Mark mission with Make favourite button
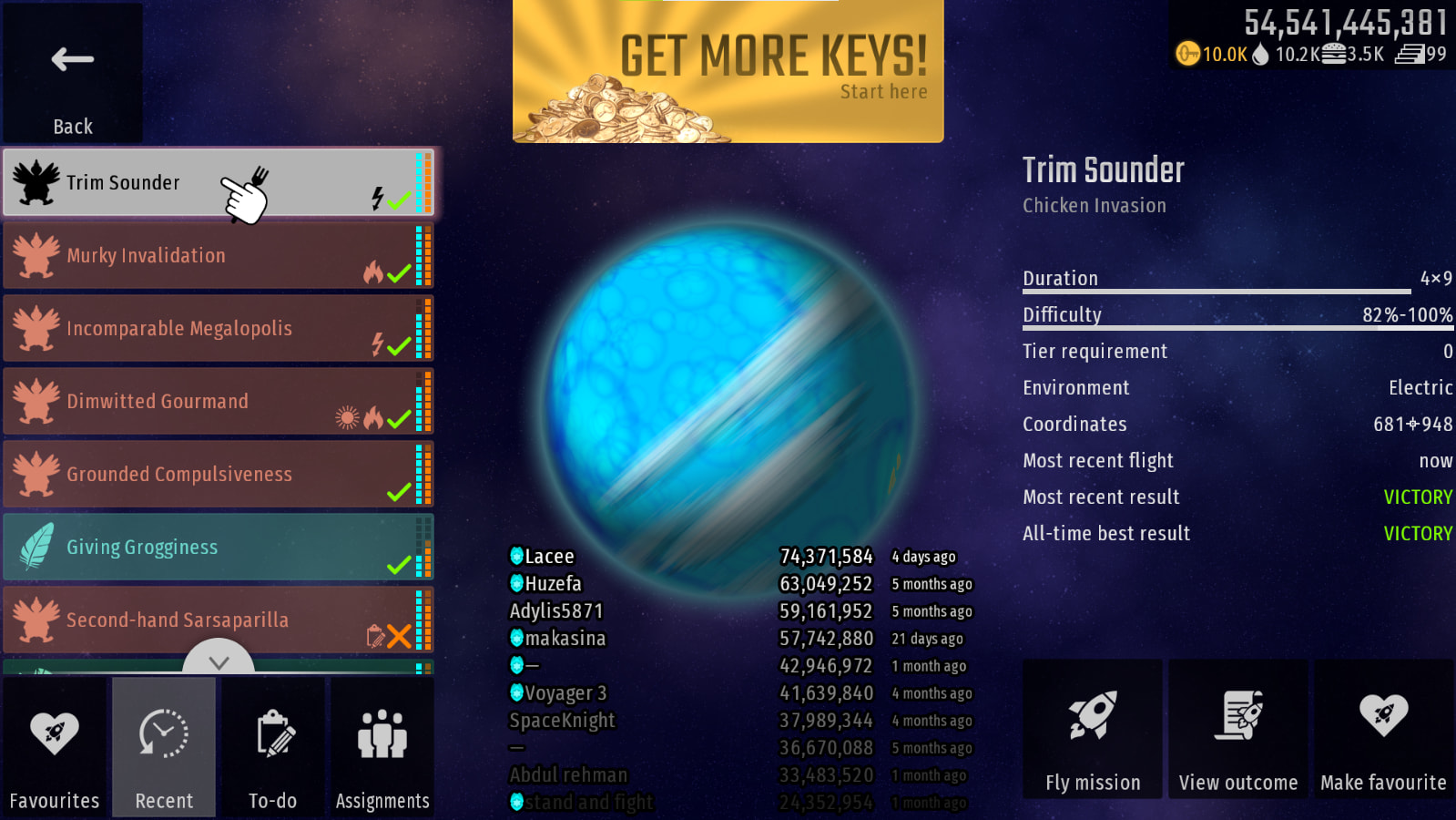The width and height of the screenshot is (1456, 820). coord(1383,729)
